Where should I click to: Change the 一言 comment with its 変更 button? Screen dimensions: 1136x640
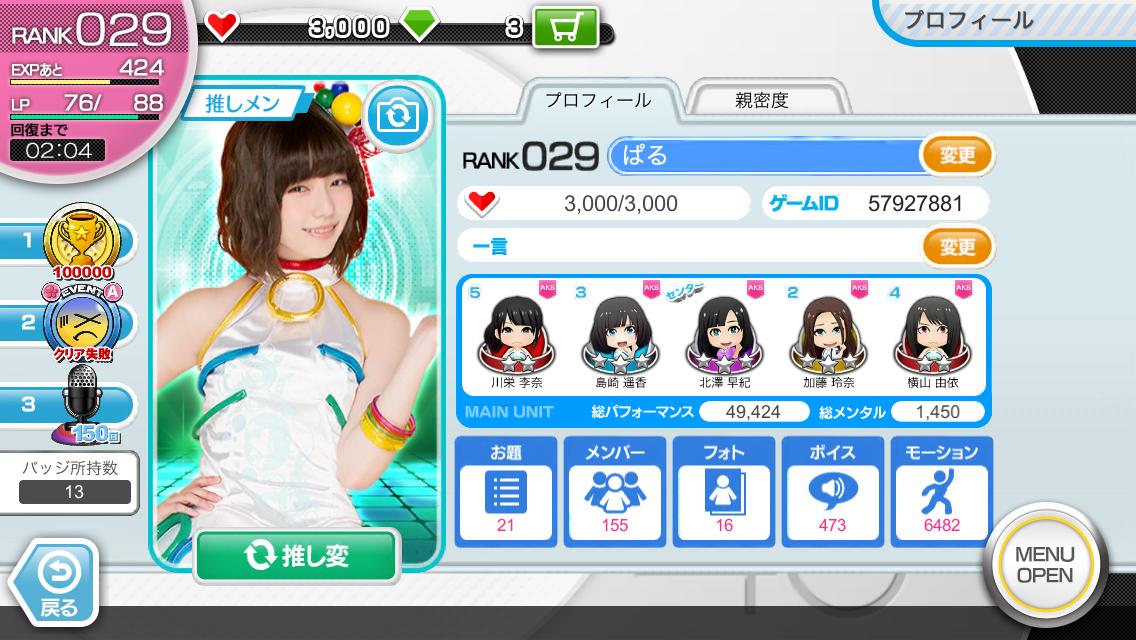point(957,246)
